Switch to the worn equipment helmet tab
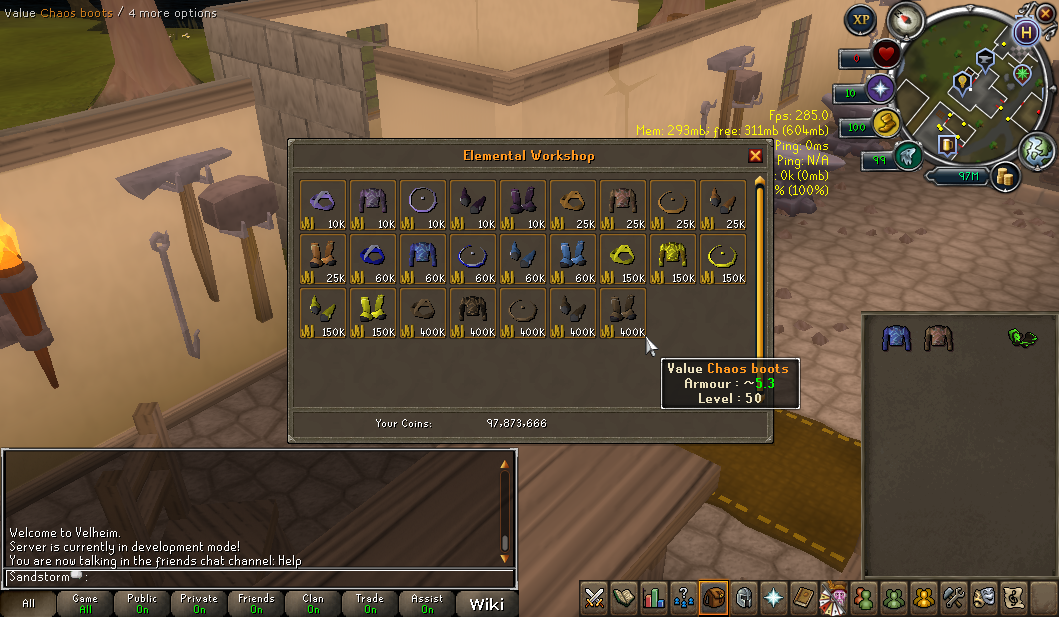Screen dimensions: 1059x617 pyautogui.click(x=744, y=597)
